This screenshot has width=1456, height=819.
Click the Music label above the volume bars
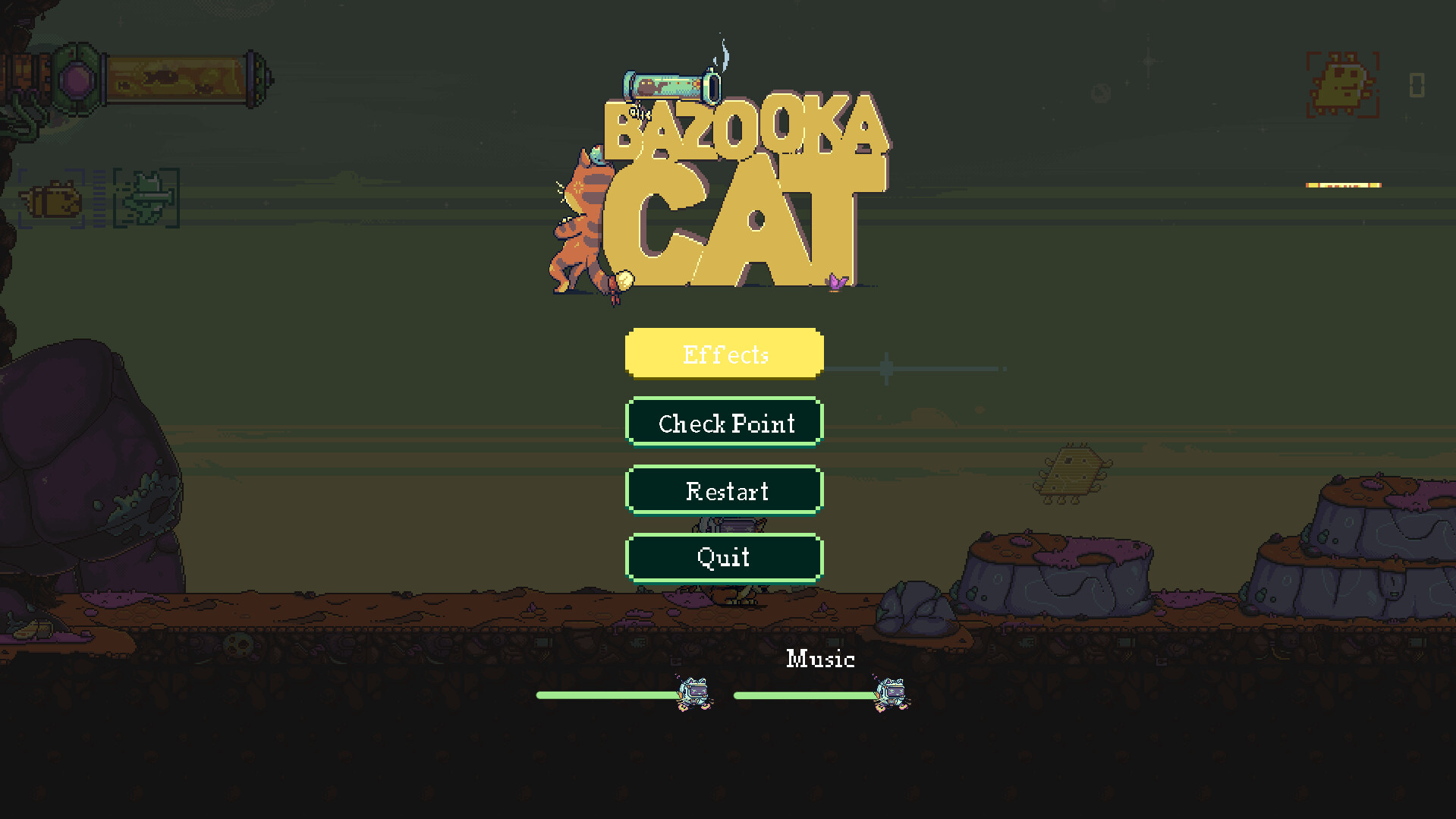pos(820,660)
